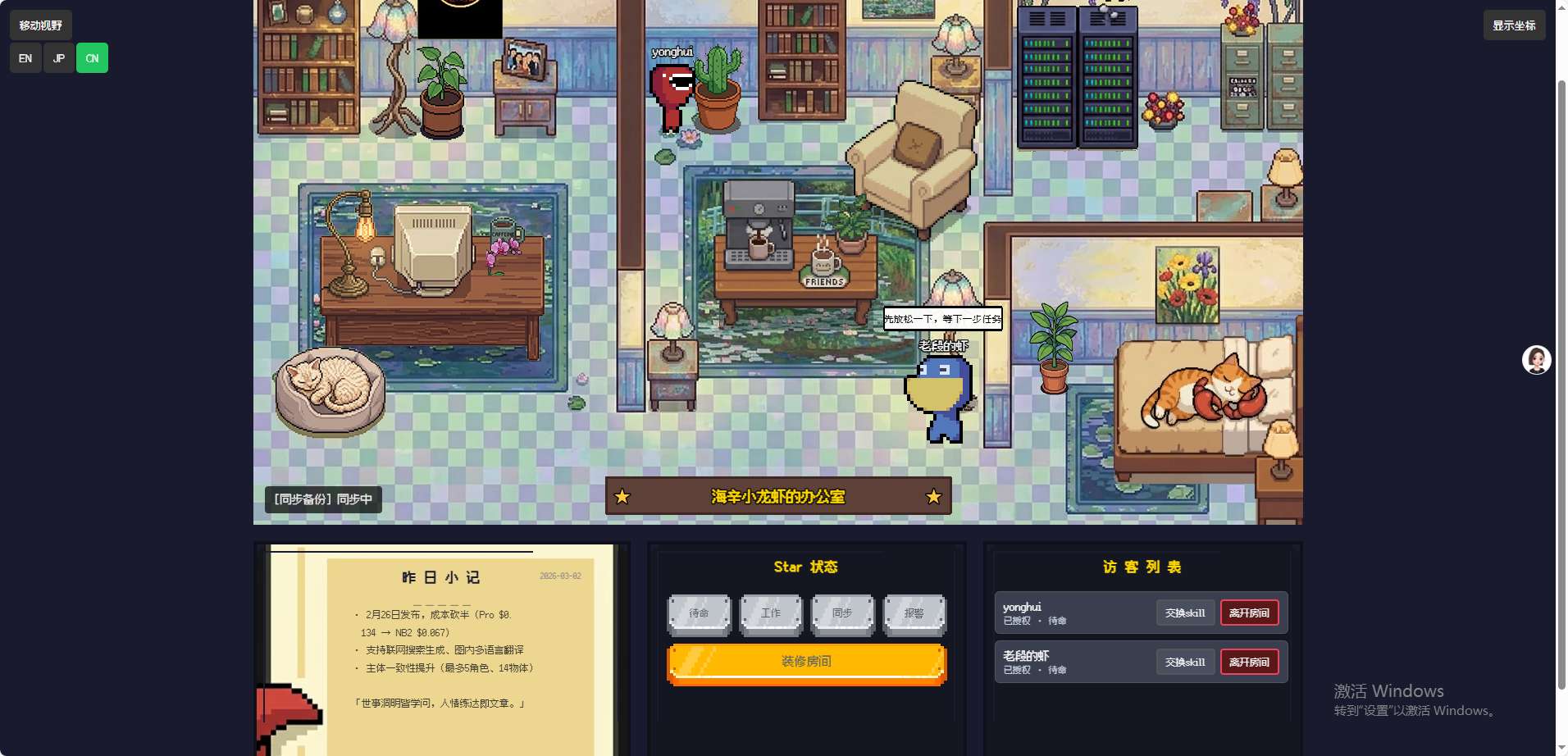Click the 海辛小龙虾的办公室 title plaque
The width and height of the screenshot is (1568, 756).
(x=777, y=497)
